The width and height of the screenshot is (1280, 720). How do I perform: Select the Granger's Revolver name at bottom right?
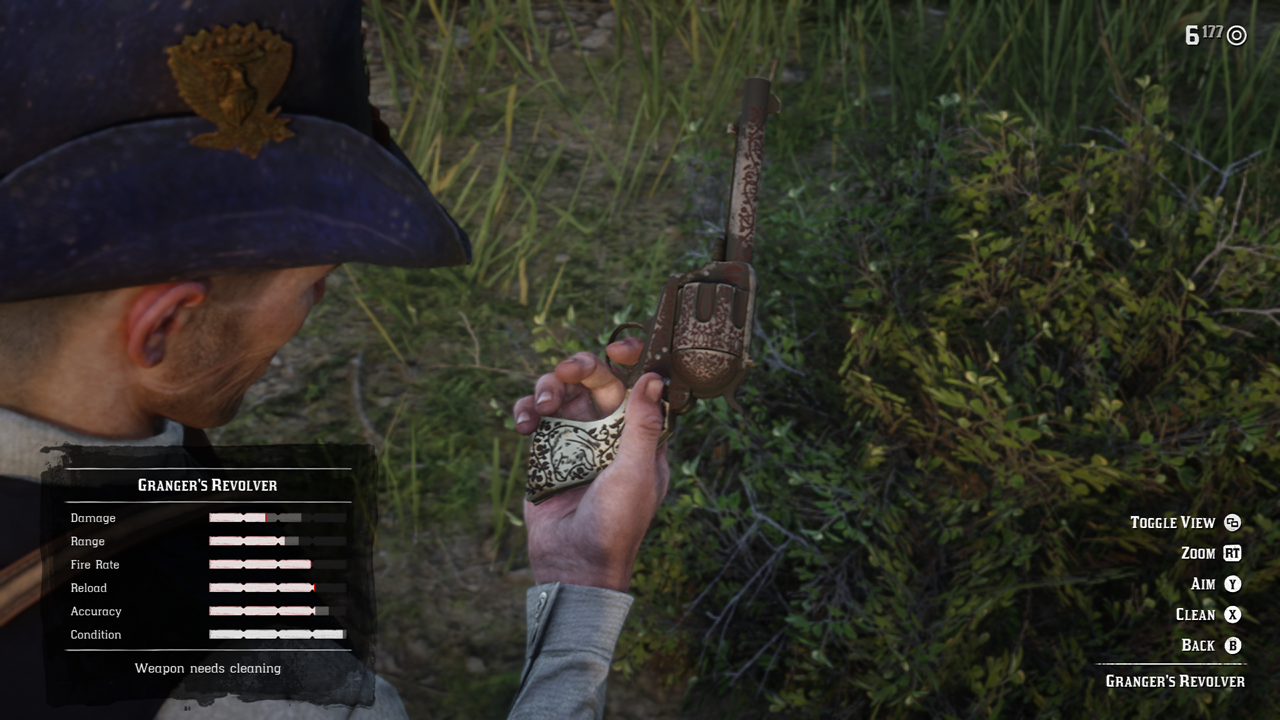[1175, 679]
